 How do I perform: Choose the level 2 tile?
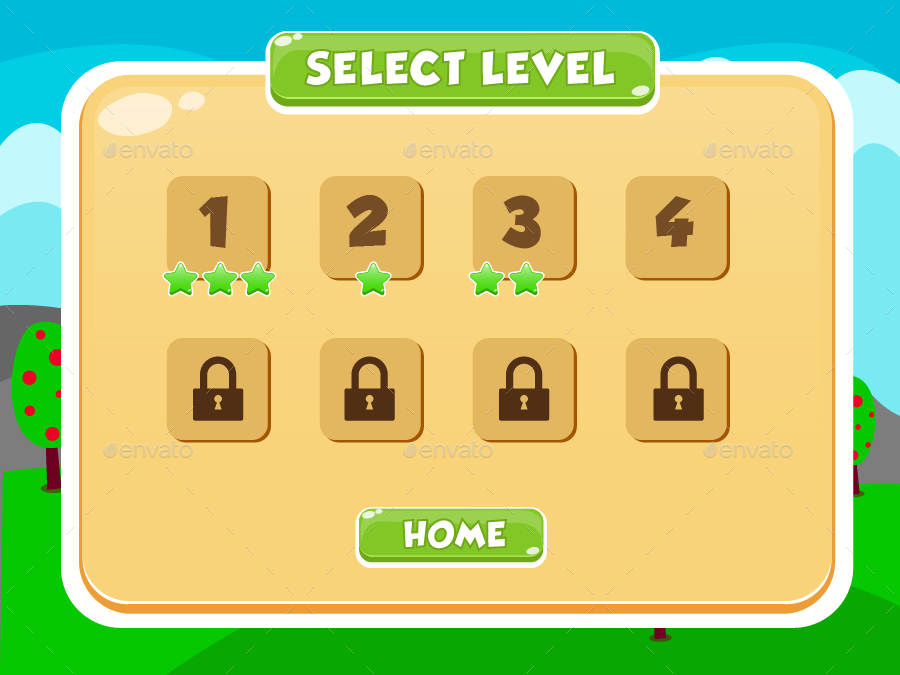click(370, 226)
